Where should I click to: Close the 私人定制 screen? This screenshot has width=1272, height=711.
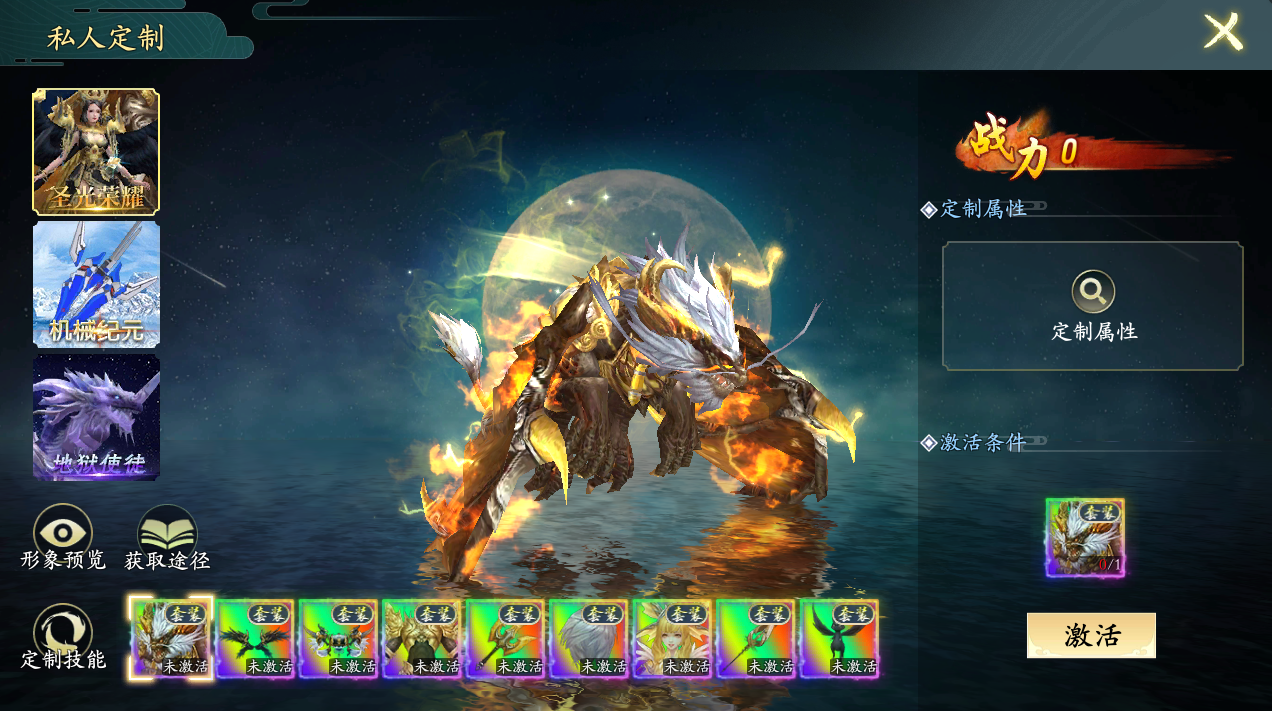(x=1222, y=32)
